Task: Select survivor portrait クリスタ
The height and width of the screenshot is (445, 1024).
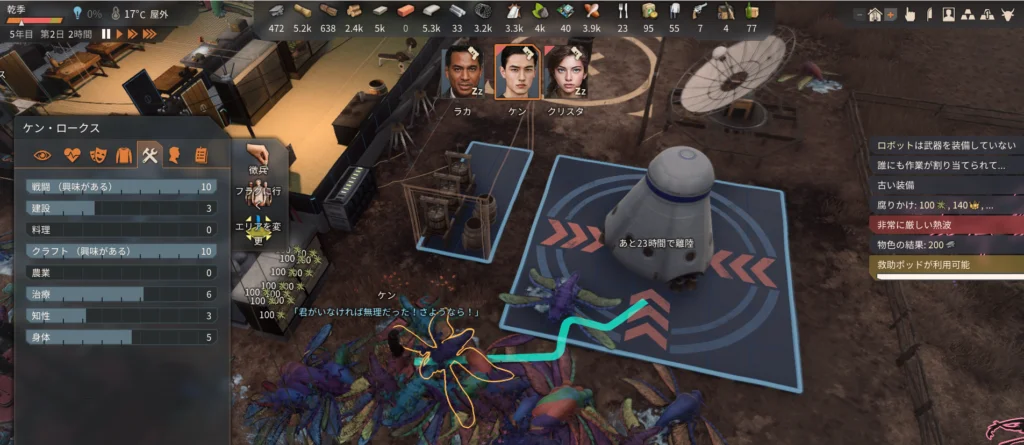Action: pyautogui.click(x=564, y=71)
